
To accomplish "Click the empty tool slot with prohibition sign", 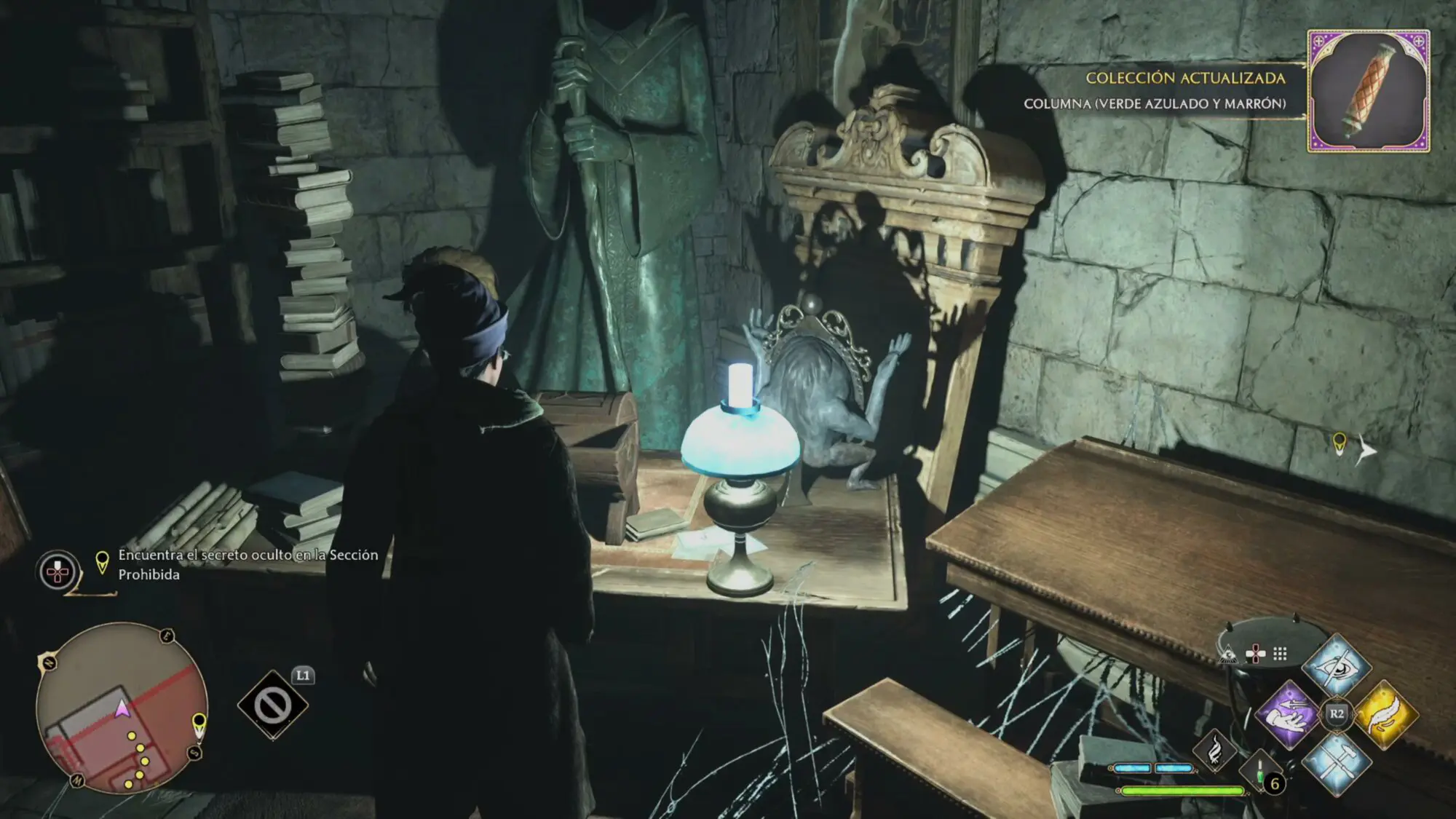I will [x=273, y=705].
